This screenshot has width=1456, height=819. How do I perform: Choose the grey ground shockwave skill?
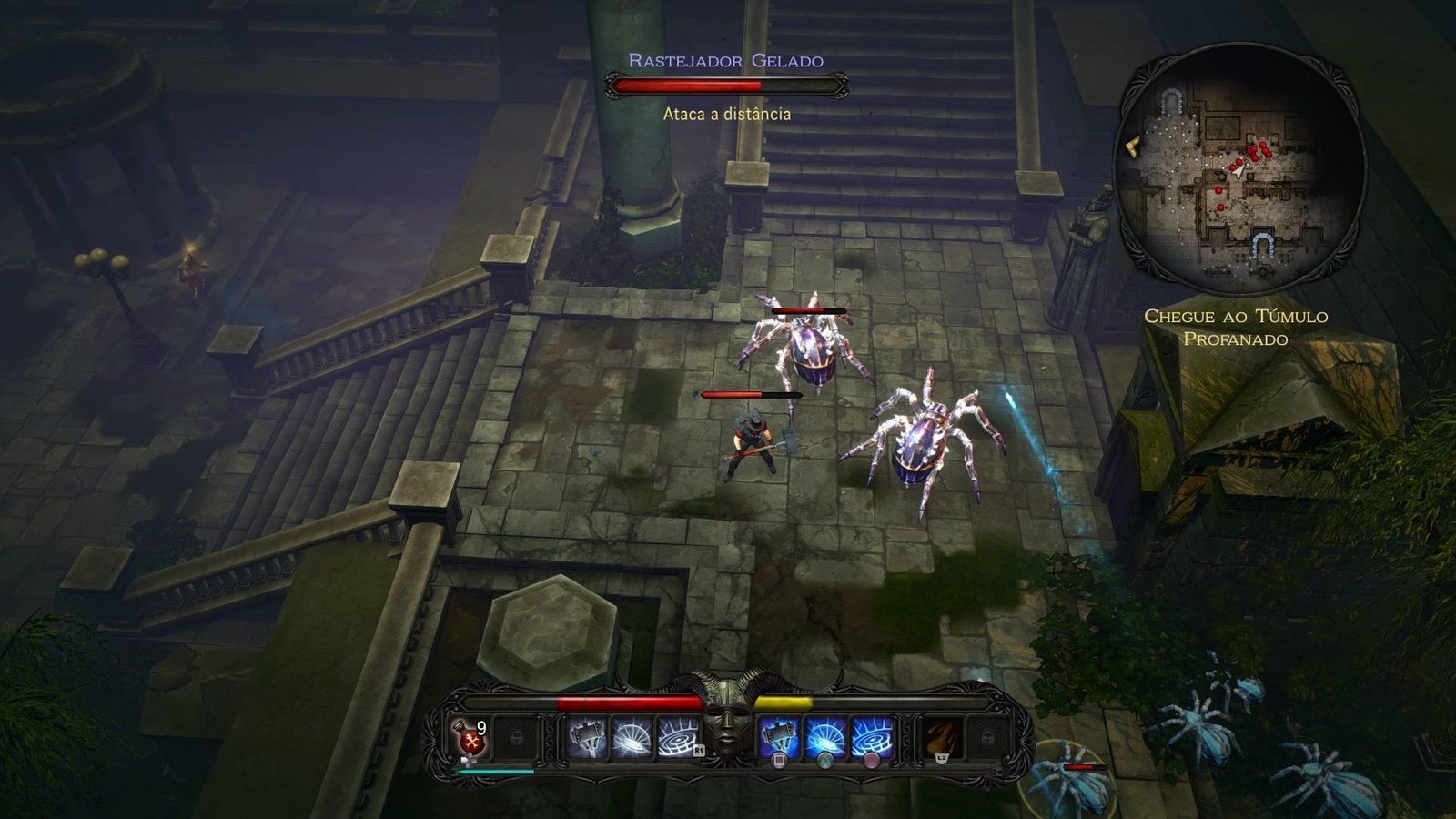(x=677, y=736)
